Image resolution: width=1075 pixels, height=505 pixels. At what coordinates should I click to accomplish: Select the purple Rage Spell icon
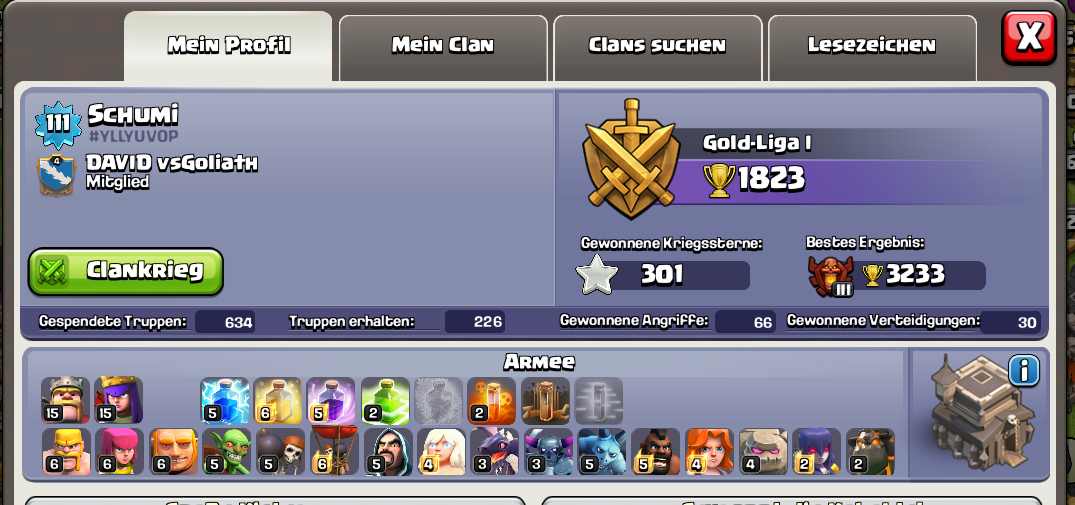click(331, 400)
